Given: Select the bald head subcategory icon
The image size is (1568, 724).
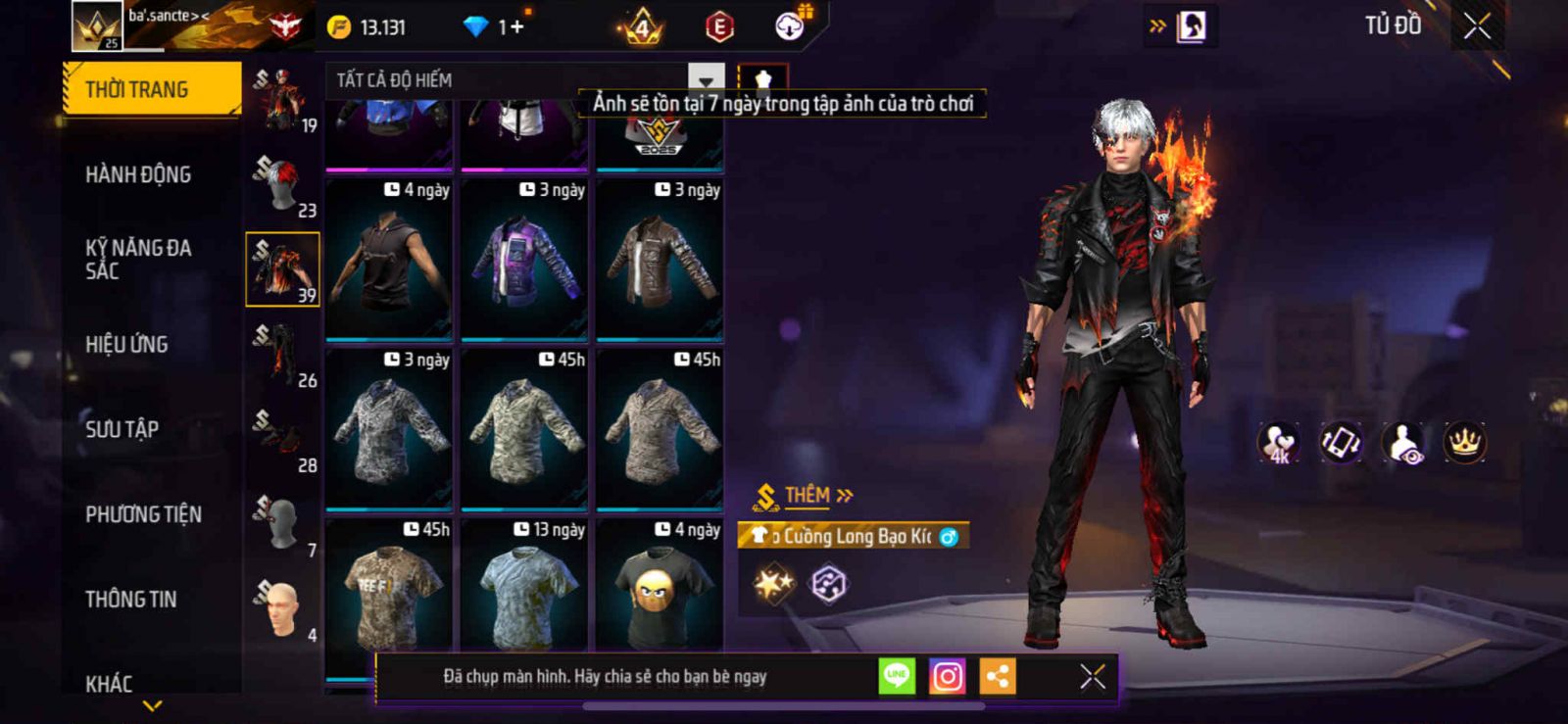Looking at the screenshot, I should pyautogui.click(x=282, y=608).
